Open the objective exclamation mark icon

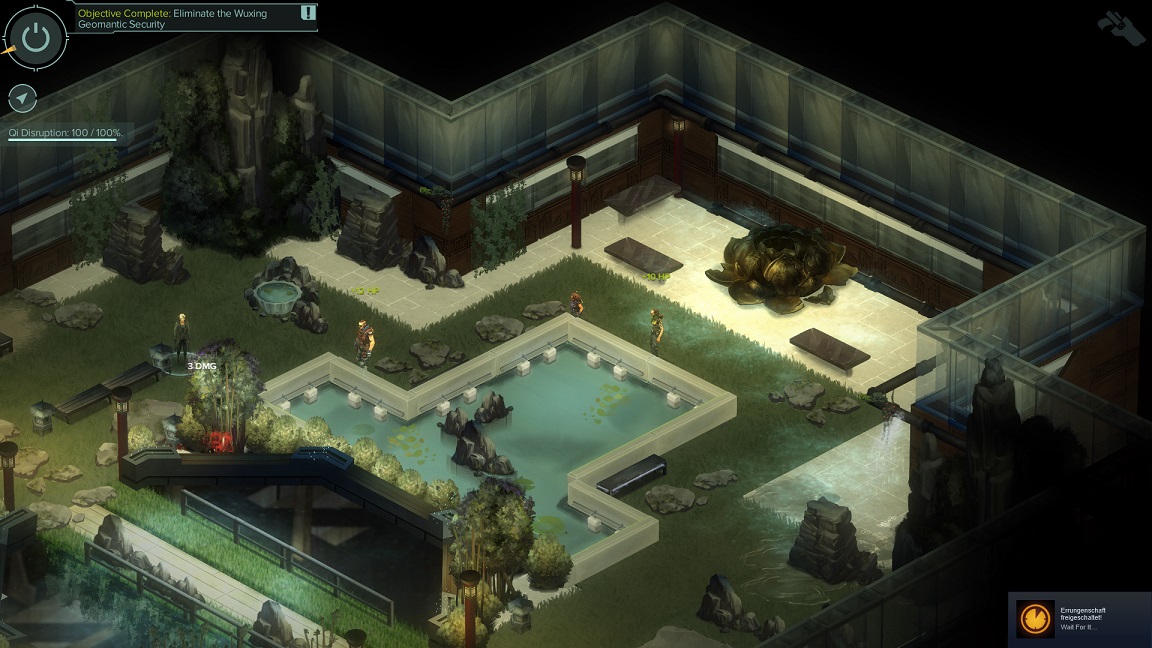click(308, 13)
